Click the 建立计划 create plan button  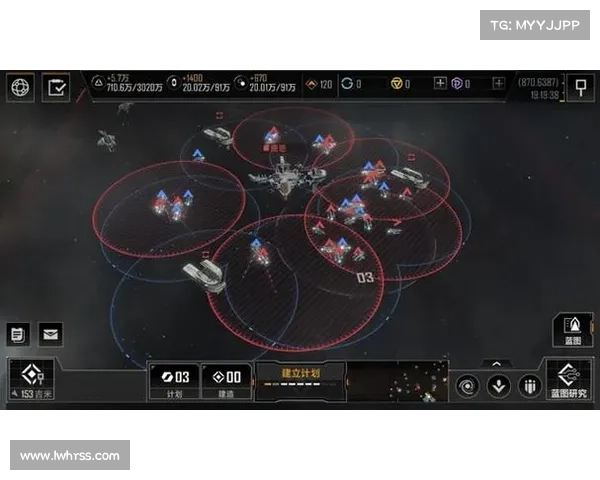(x=300, y=377)
